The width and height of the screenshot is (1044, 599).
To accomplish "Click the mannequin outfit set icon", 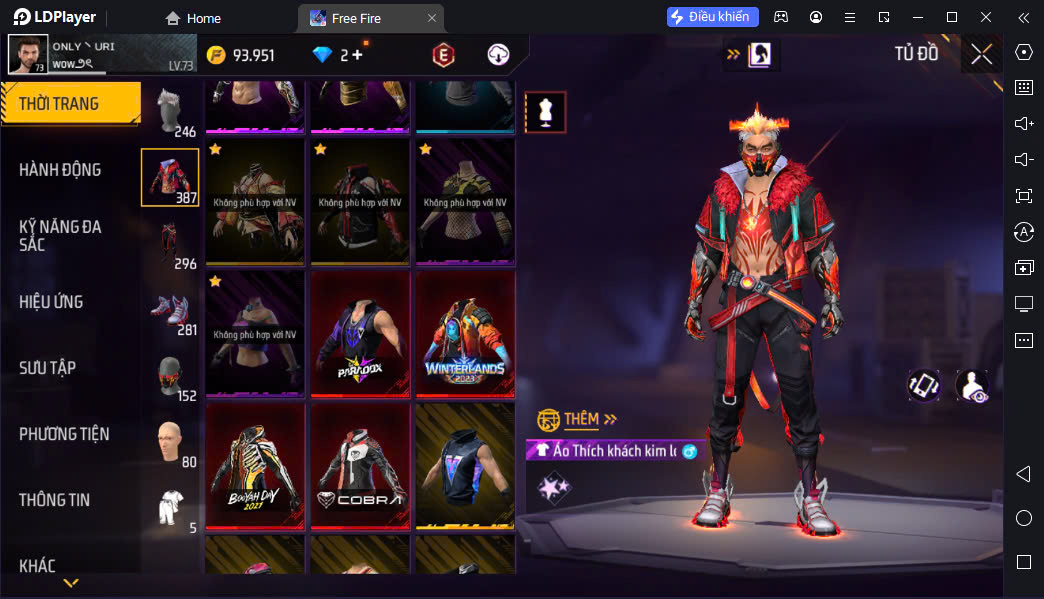I will 546,112.
